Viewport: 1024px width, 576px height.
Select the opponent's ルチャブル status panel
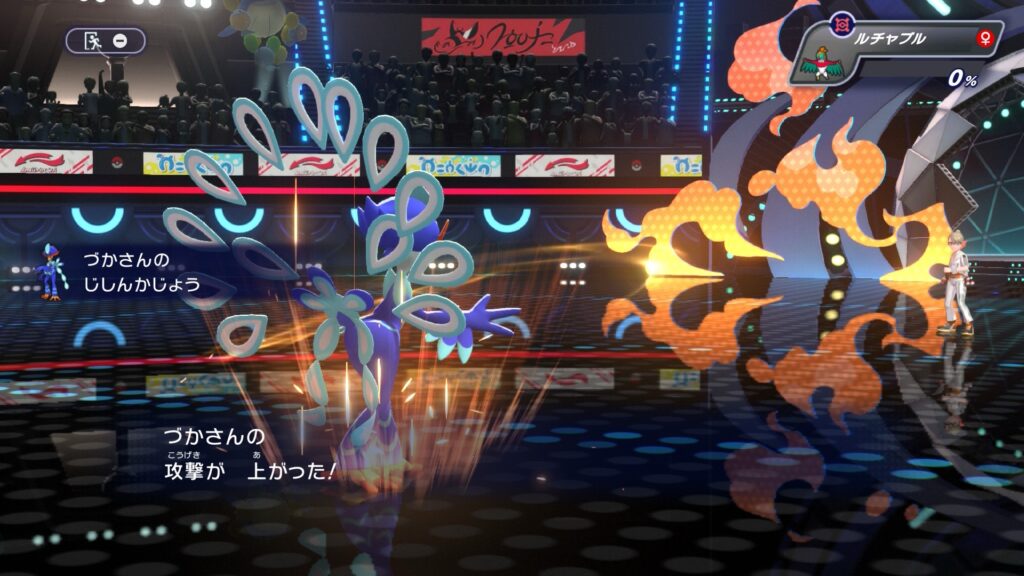(896, 53)
